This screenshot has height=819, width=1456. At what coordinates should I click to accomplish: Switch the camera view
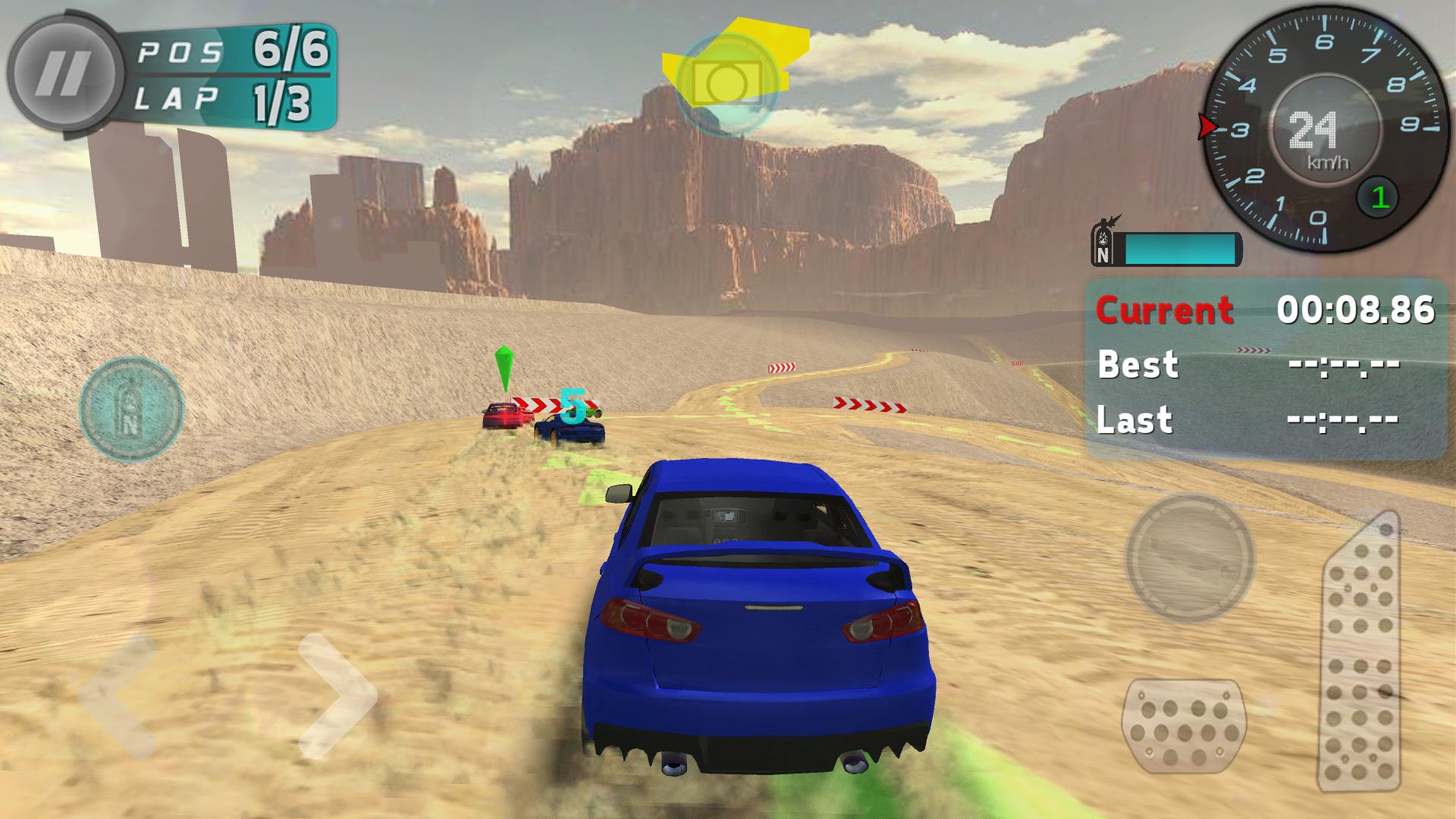(x=726, y=83)
